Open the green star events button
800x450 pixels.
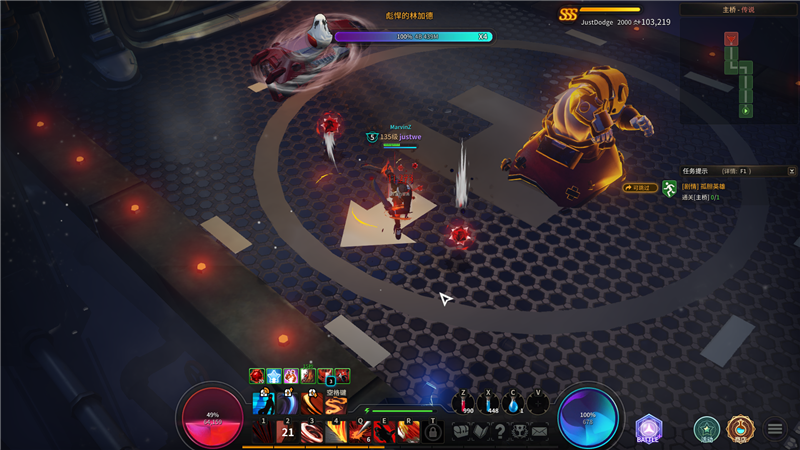(707, 429)
